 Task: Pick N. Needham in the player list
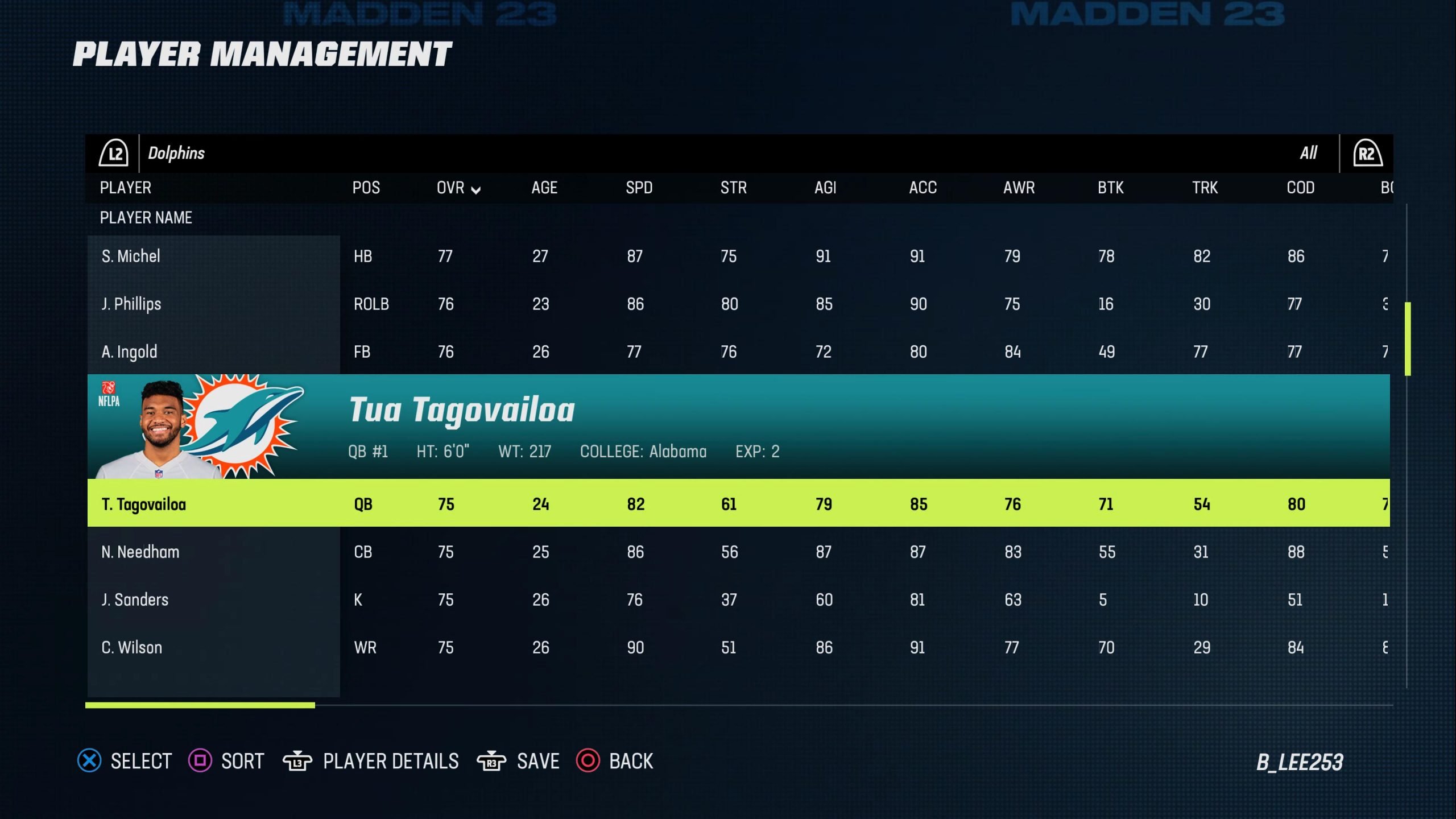click(140, 552)
